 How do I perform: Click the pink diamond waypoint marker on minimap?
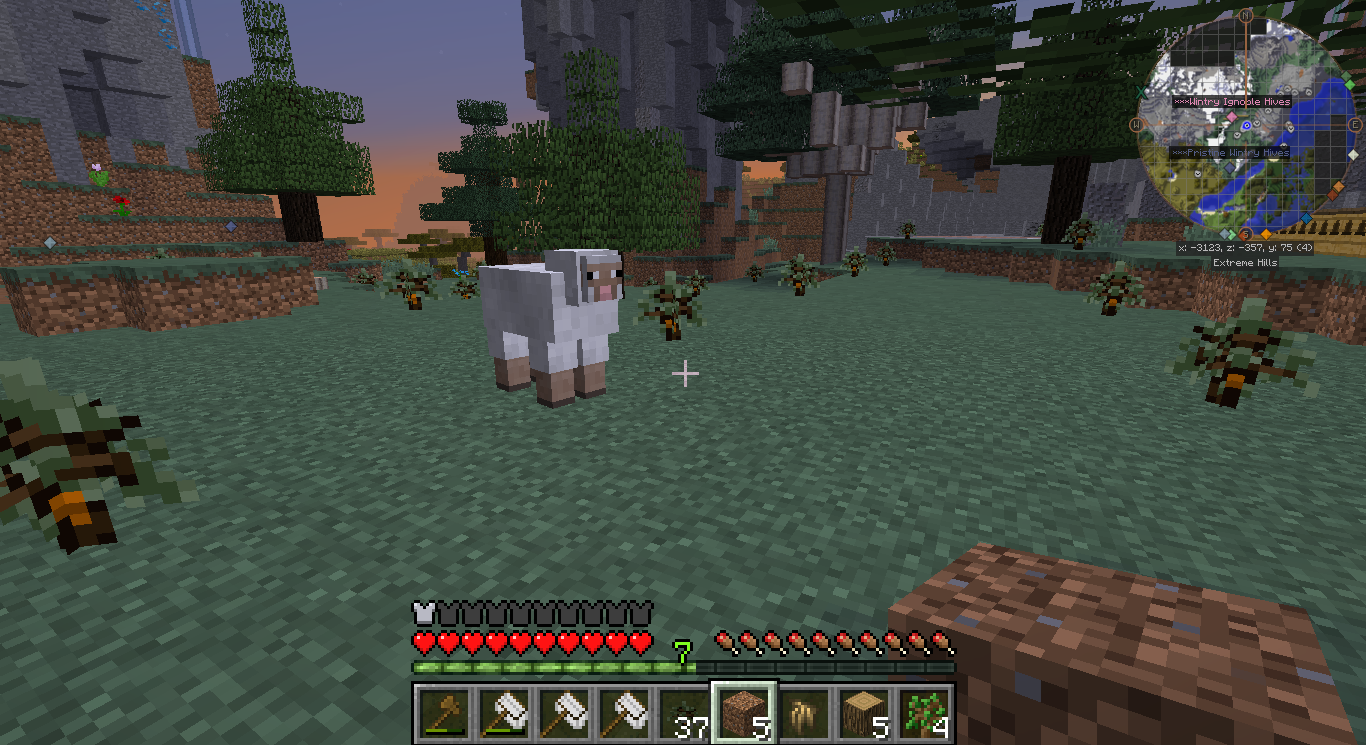1232,116
